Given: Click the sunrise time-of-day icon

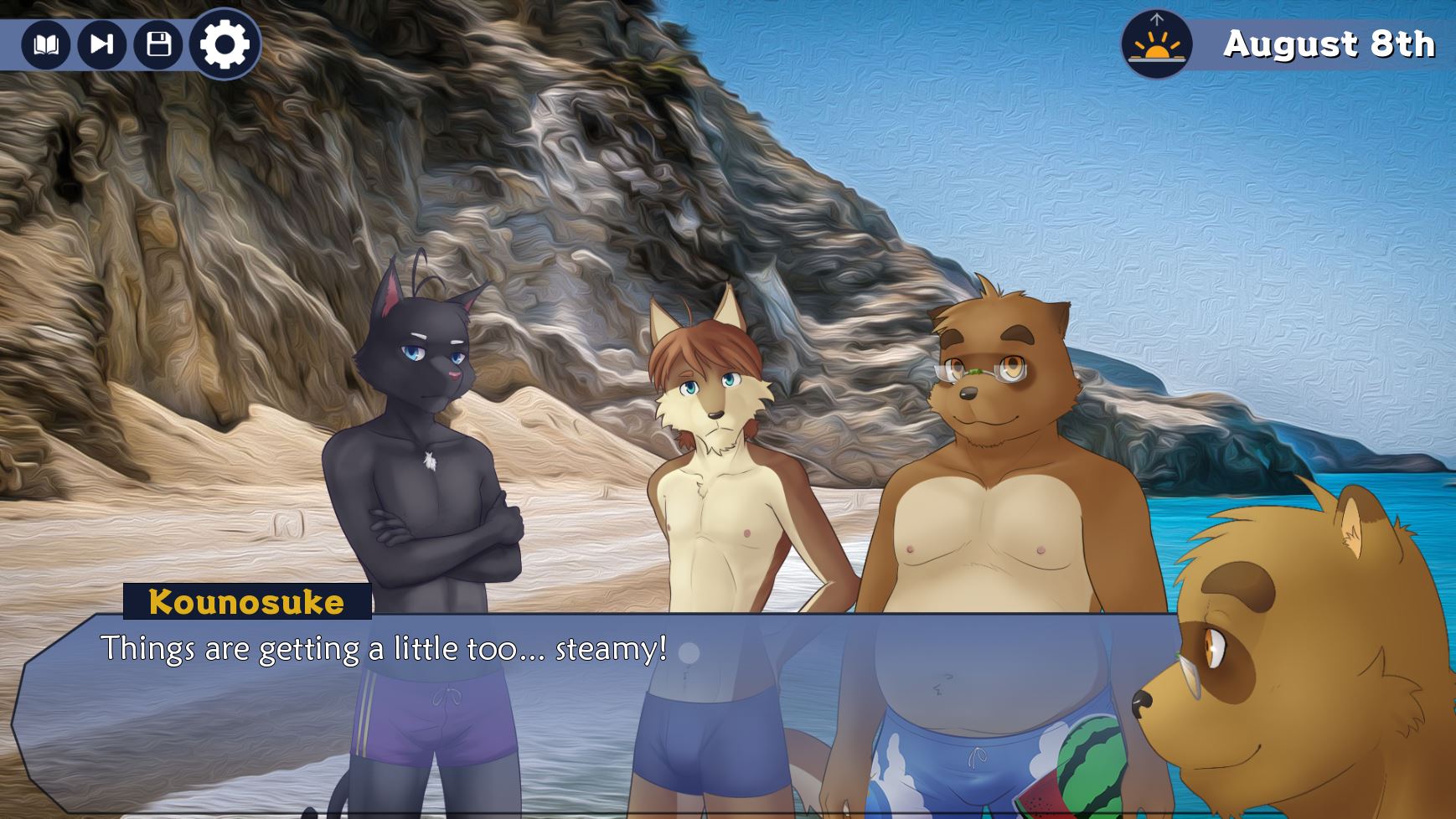Looking at the screenshot, I should 1157,44.
